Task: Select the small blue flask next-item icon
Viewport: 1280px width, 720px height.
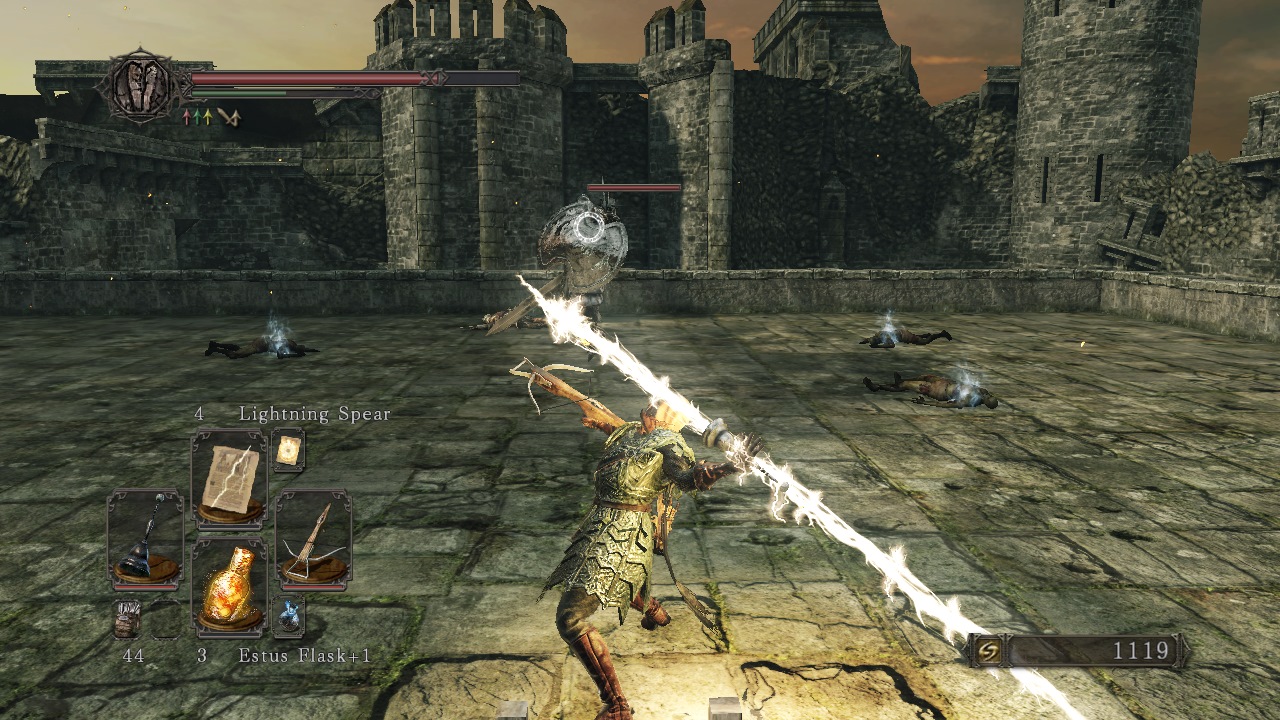Action: (288, 616)
